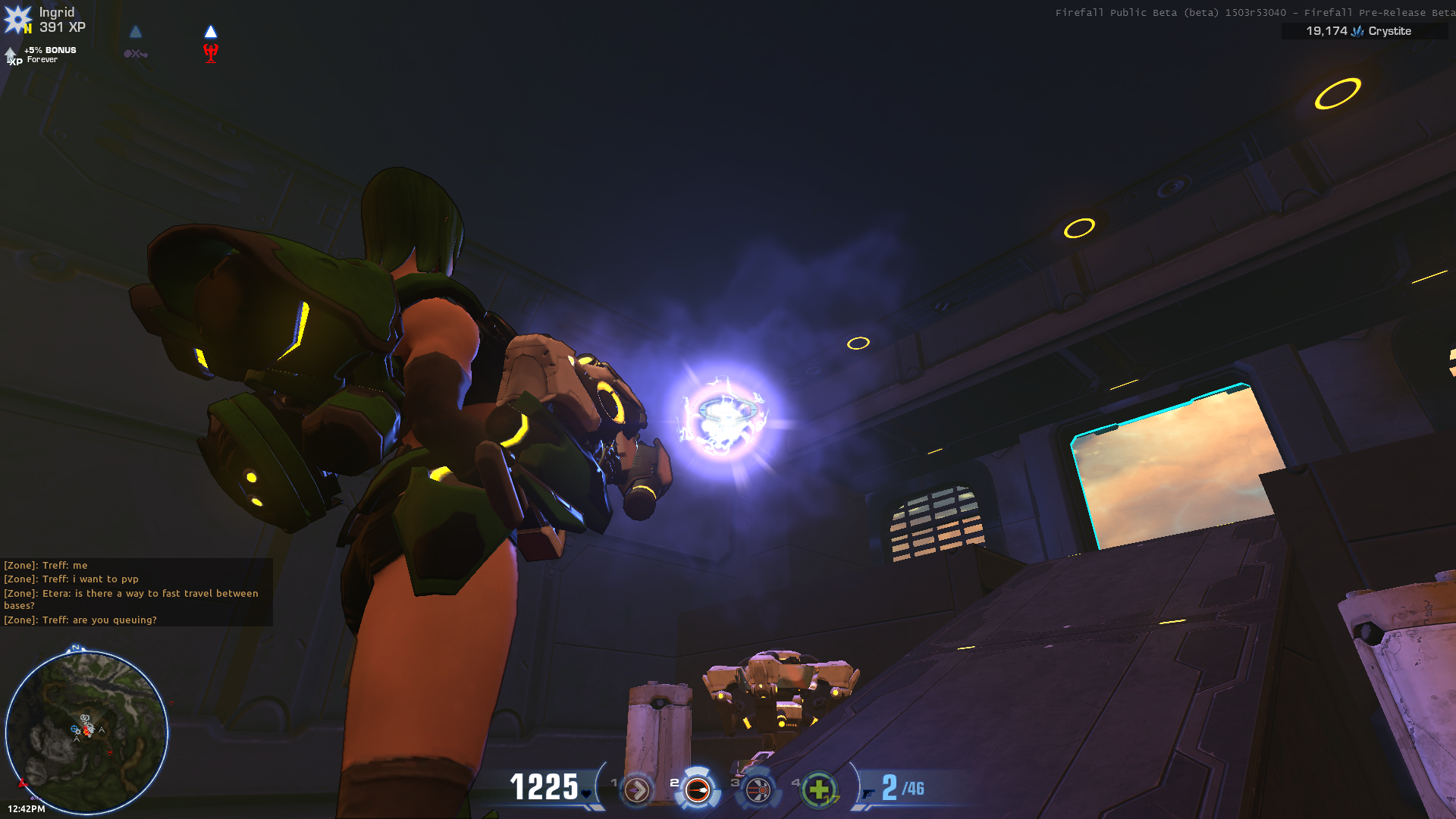The image size is (1456, 819).
Task: Open the circular minimap
Action: [x=86, y=731]
